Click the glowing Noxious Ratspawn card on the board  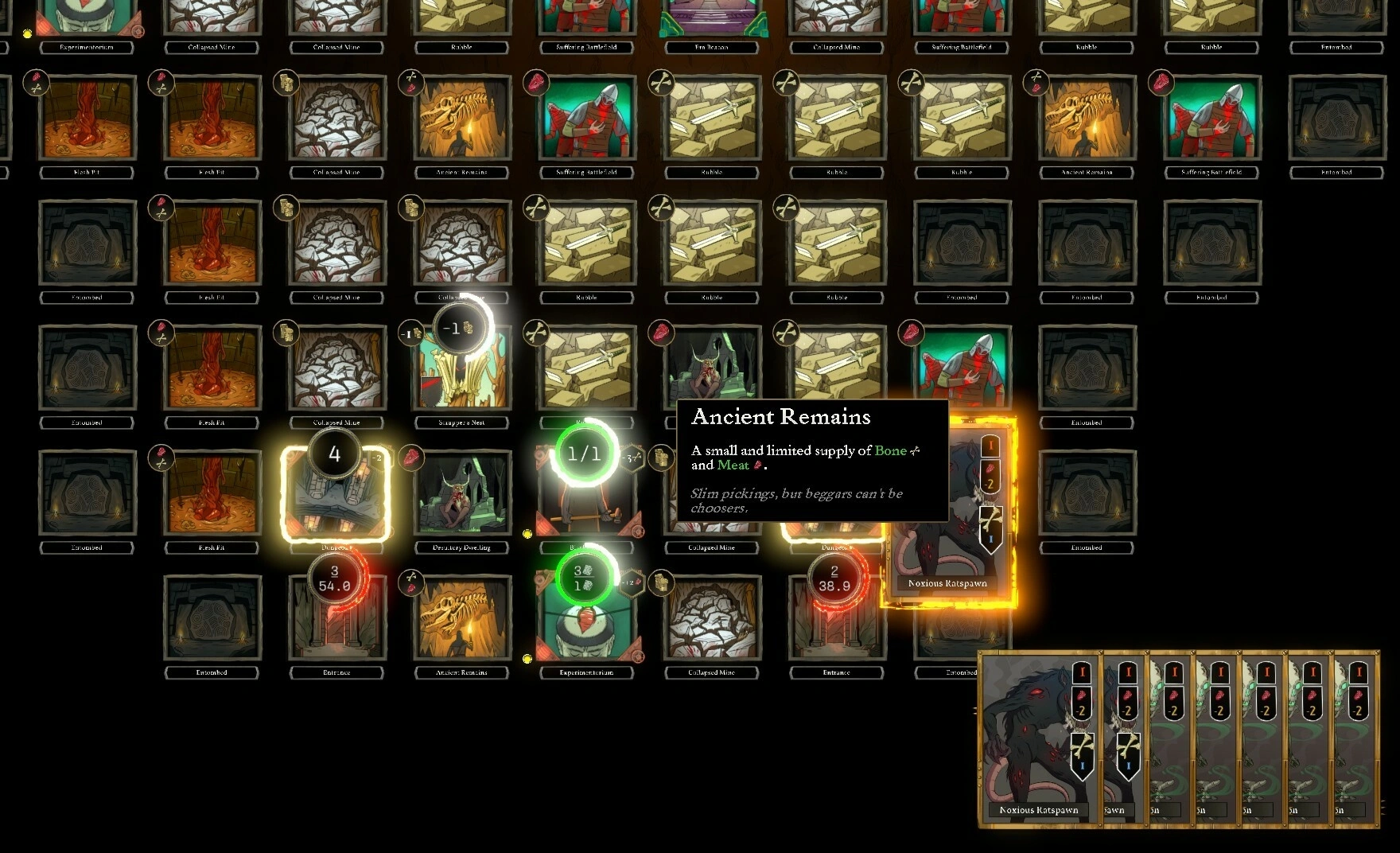(947, 513)
